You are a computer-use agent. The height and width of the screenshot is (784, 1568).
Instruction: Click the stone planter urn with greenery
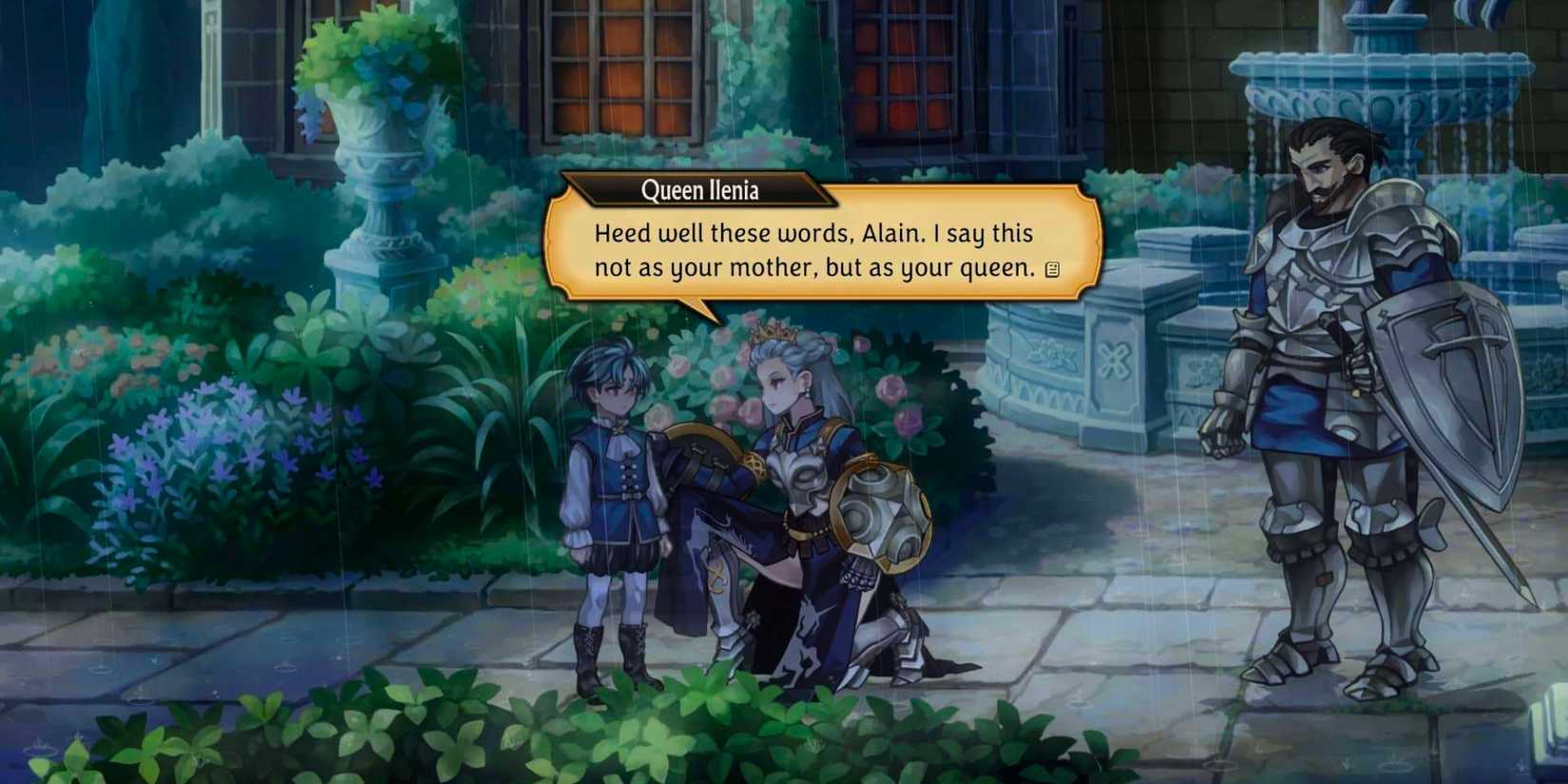point(371,152)
